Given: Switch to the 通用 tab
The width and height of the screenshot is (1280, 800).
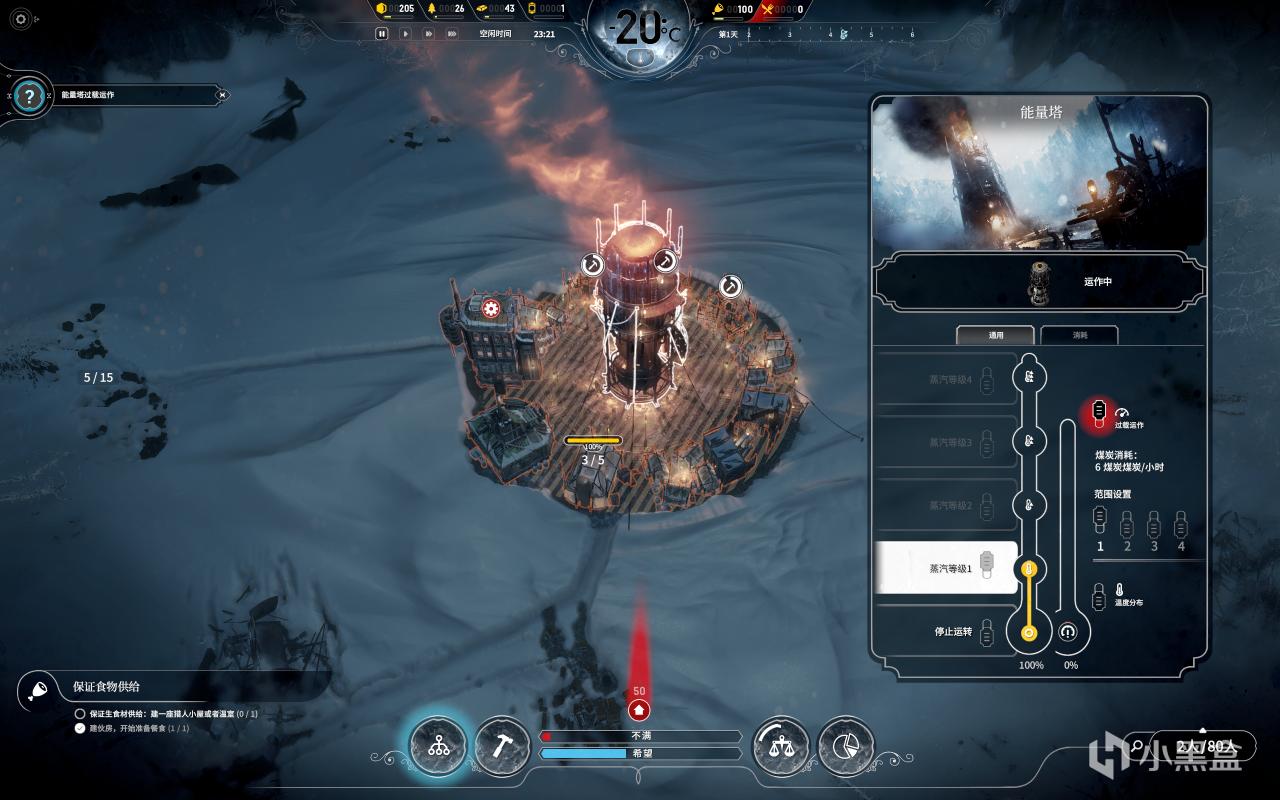Looking at the screenshot, I should 996,335.
